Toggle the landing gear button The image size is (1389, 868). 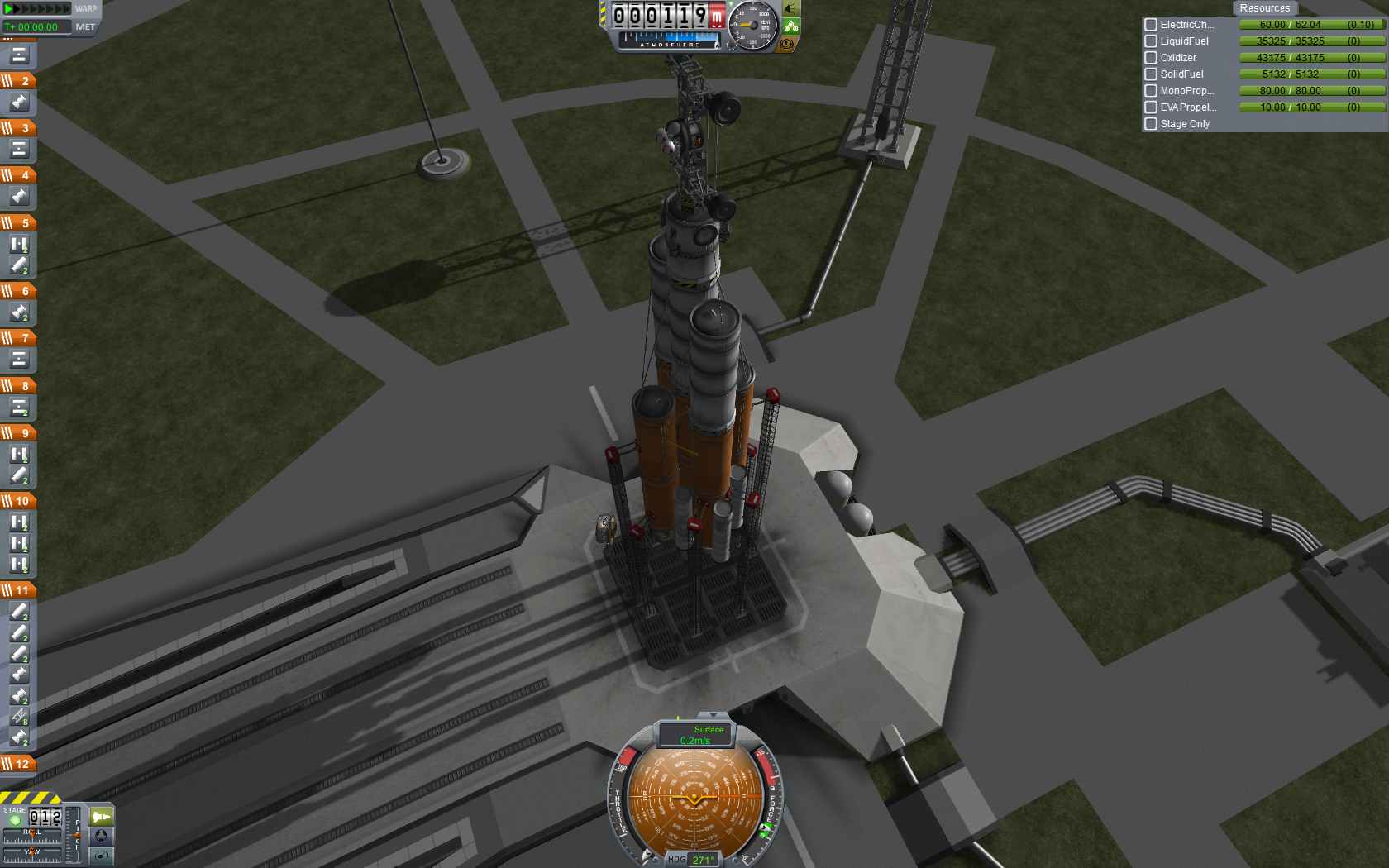coord(791,26)
